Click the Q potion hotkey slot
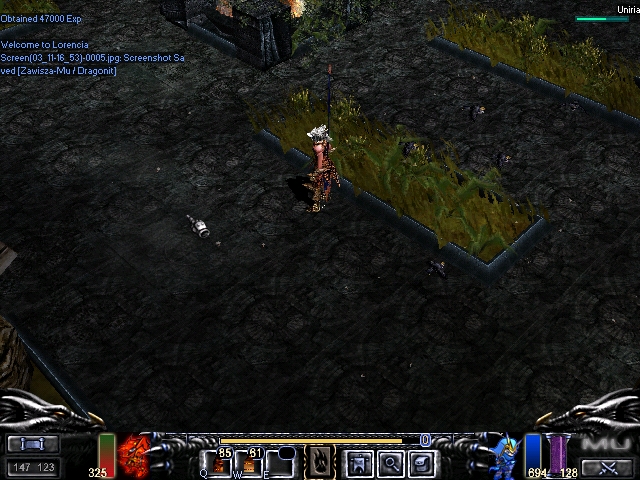The width and height of the screenshot is (640, 480). coord(220,463)
